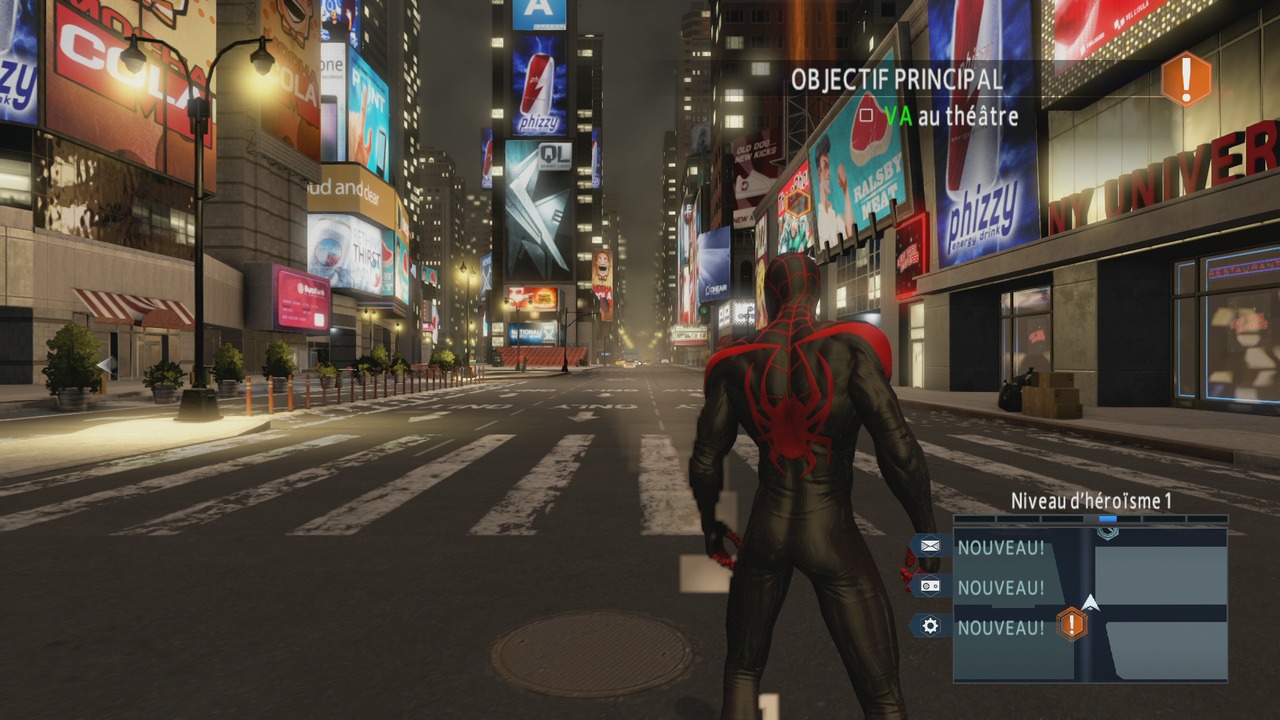Click the teal hexagon marker on the minimap's top edge

point(1107,533)
